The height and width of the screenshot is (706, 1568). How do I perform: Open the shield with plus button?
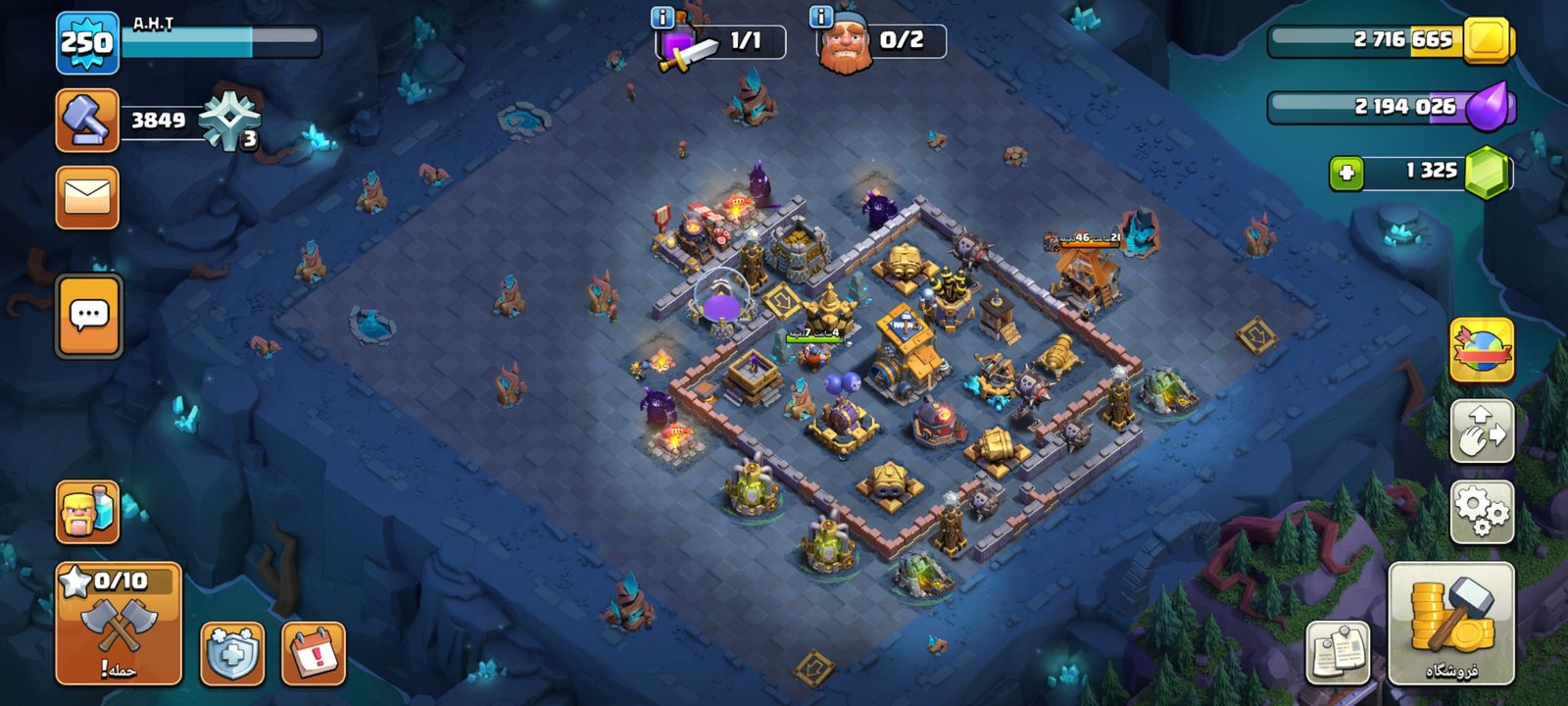(232, 652)
